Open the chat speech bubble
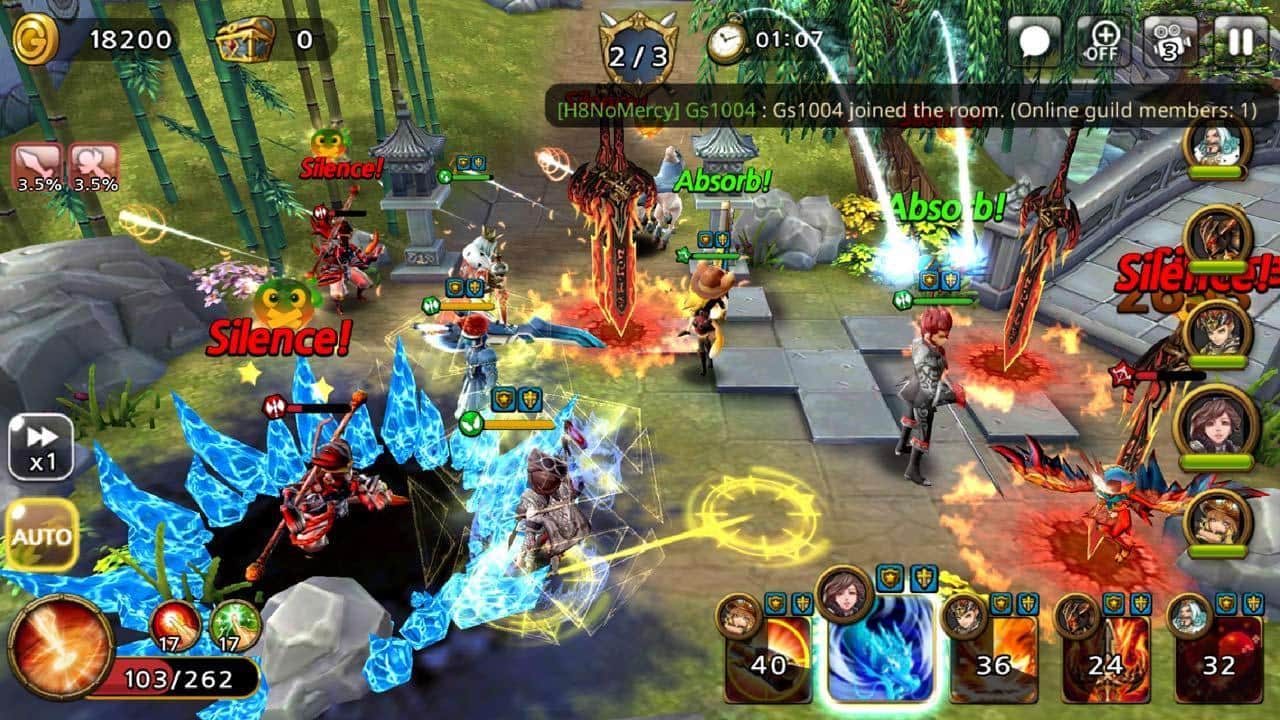The height and width of the screenshot is (720, 1280). tap(1034, 42)
